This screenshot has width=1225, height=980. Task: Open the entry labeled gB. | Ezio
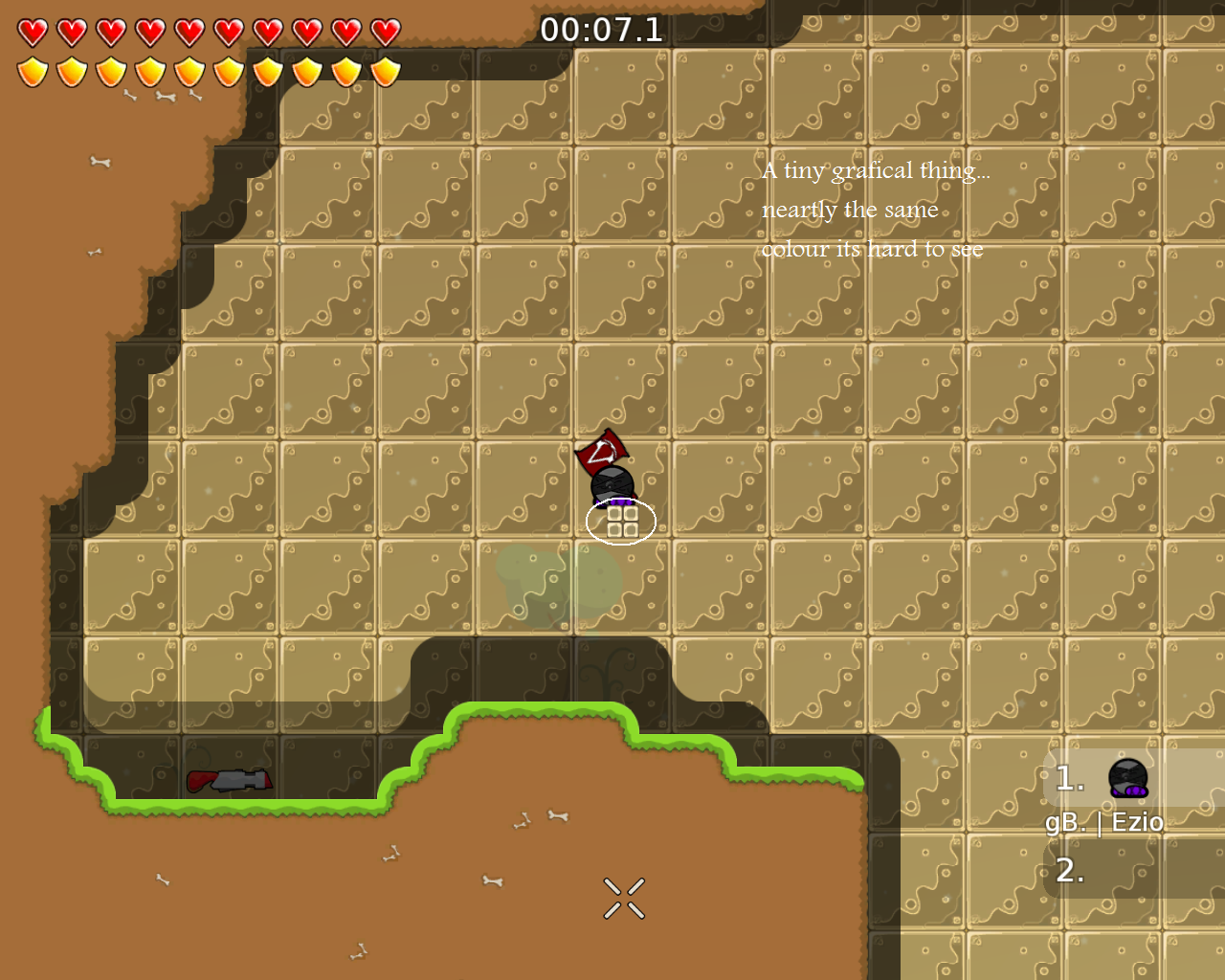(1105, 821)
